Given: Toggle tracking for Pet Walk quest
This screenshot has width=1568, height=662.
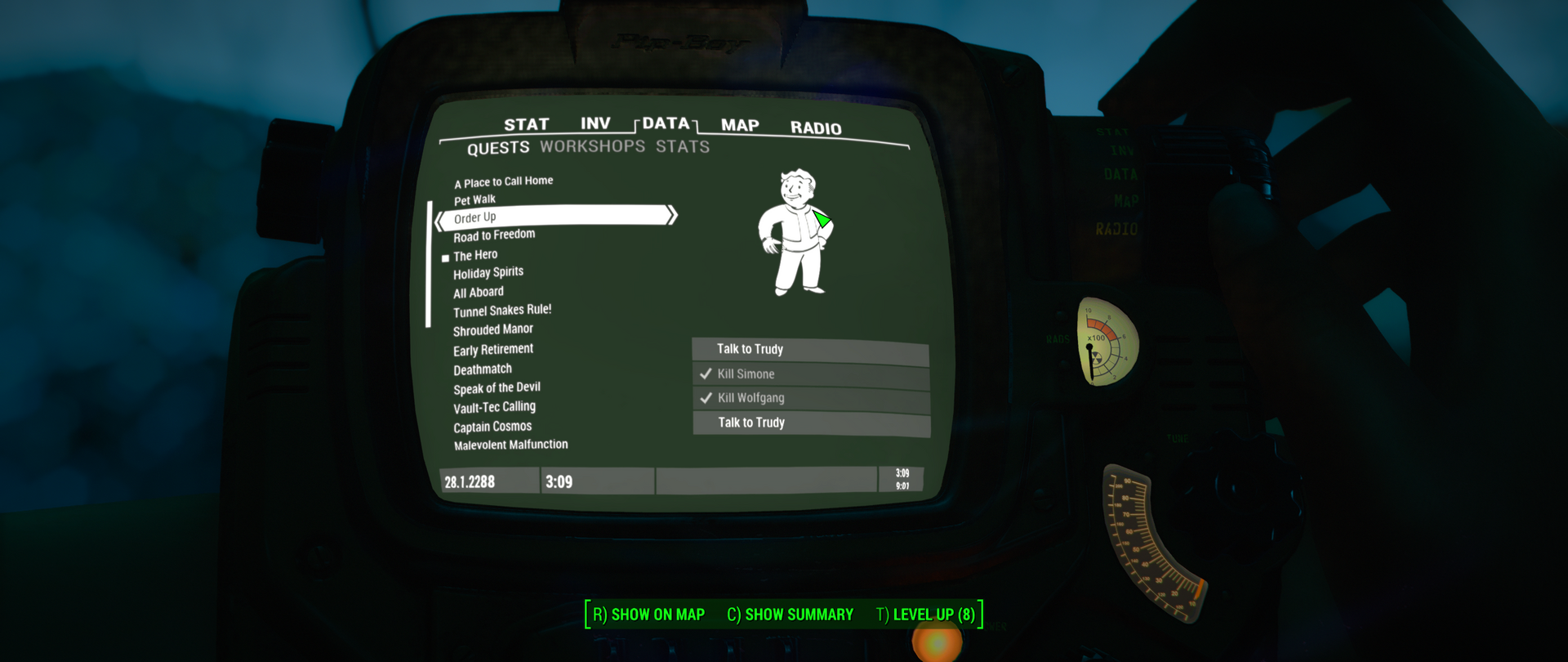Looking at the screenshot, I should point(476,199).
